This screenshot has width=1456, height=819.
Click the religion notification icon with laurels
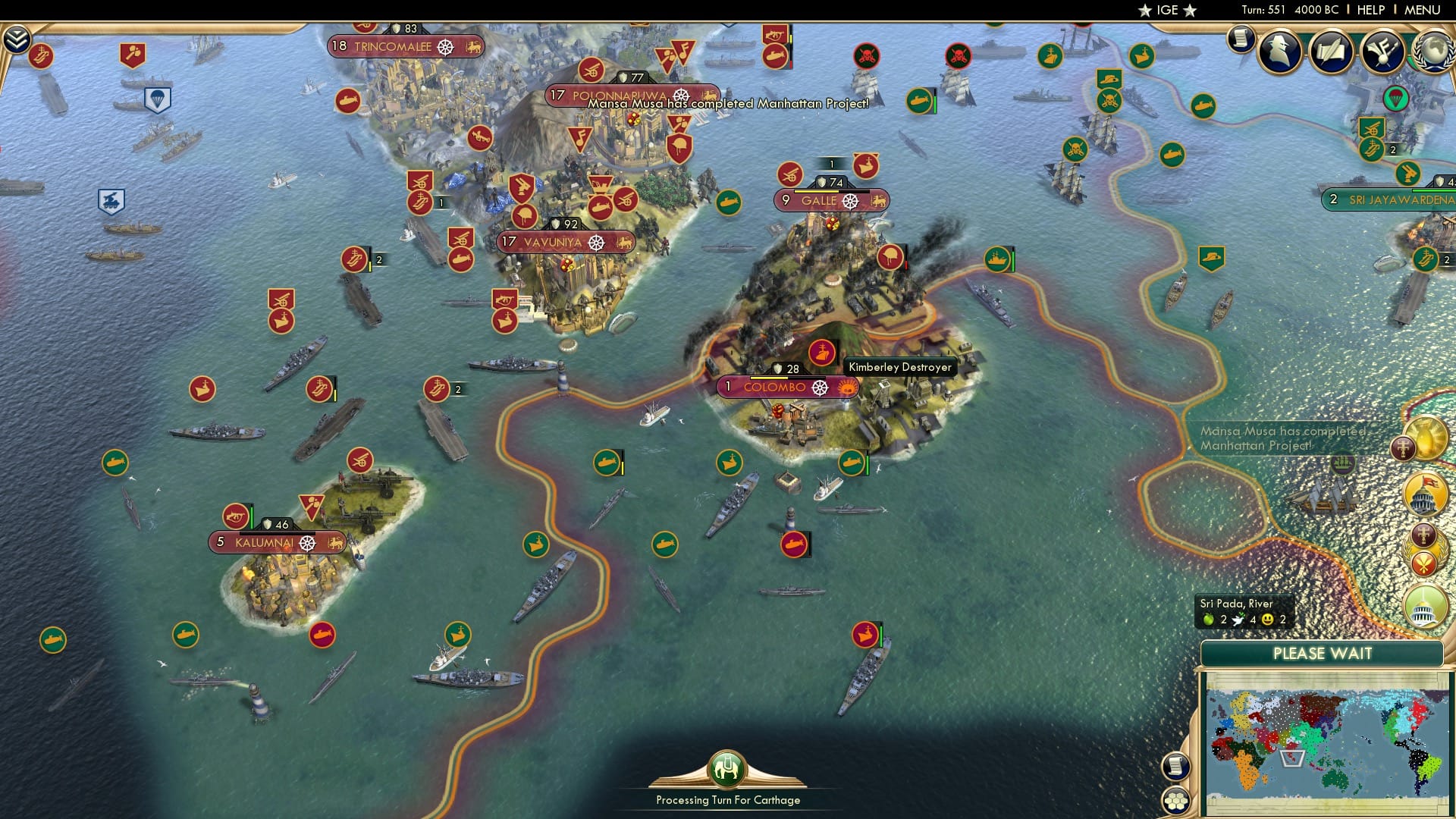tap(1424, 550)
